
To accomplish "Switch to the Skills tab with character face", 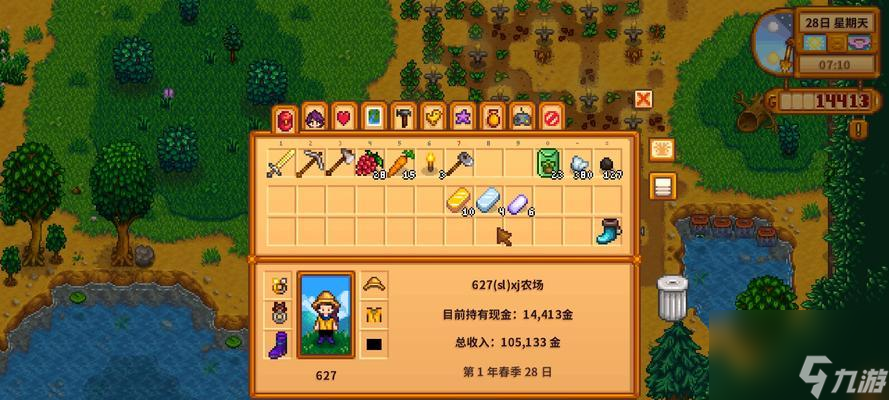I will pyautogui.click(x=314, y=118).
